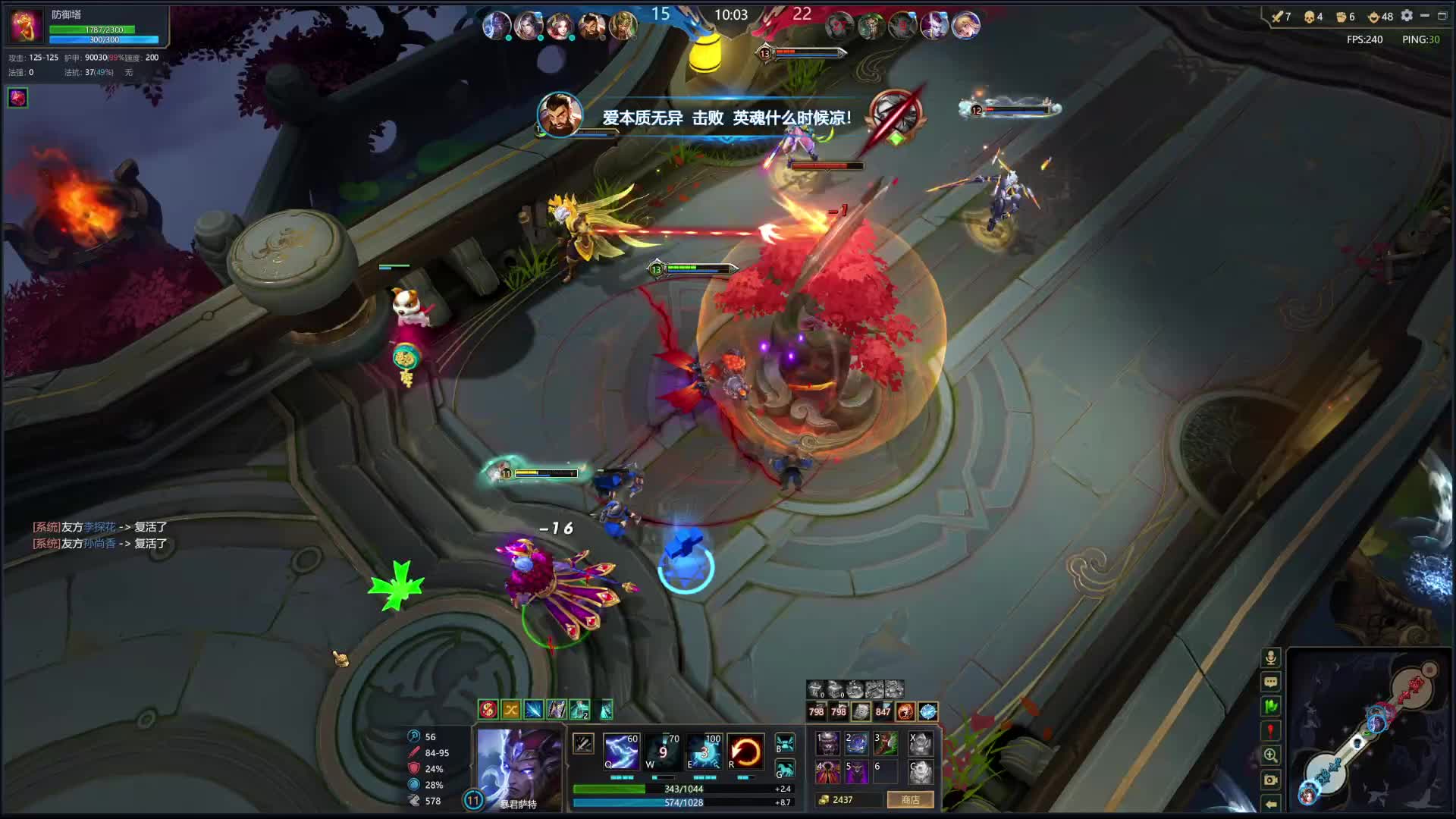
Task: Minimize the game window
Action: [x=1424, y=16]
